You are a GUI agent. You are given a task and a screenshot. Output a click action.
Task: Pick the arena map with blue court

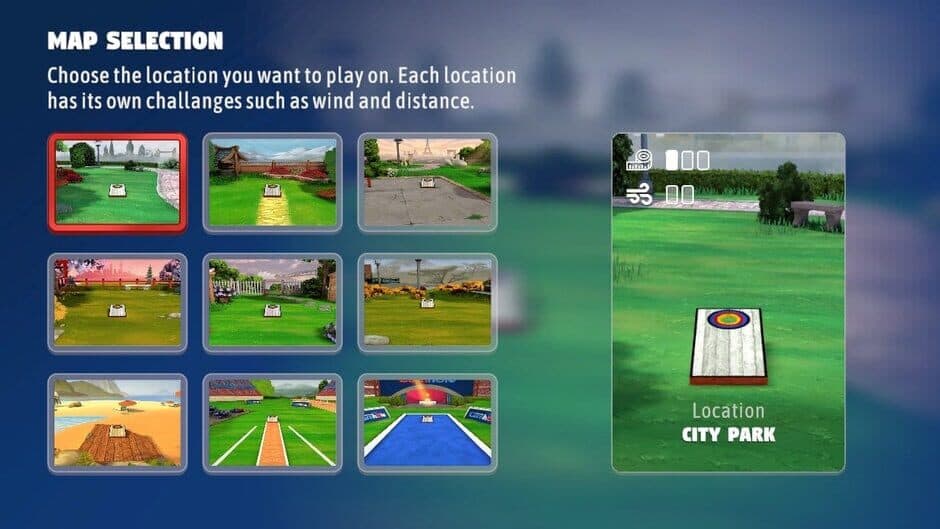click(x=427, y=423)
